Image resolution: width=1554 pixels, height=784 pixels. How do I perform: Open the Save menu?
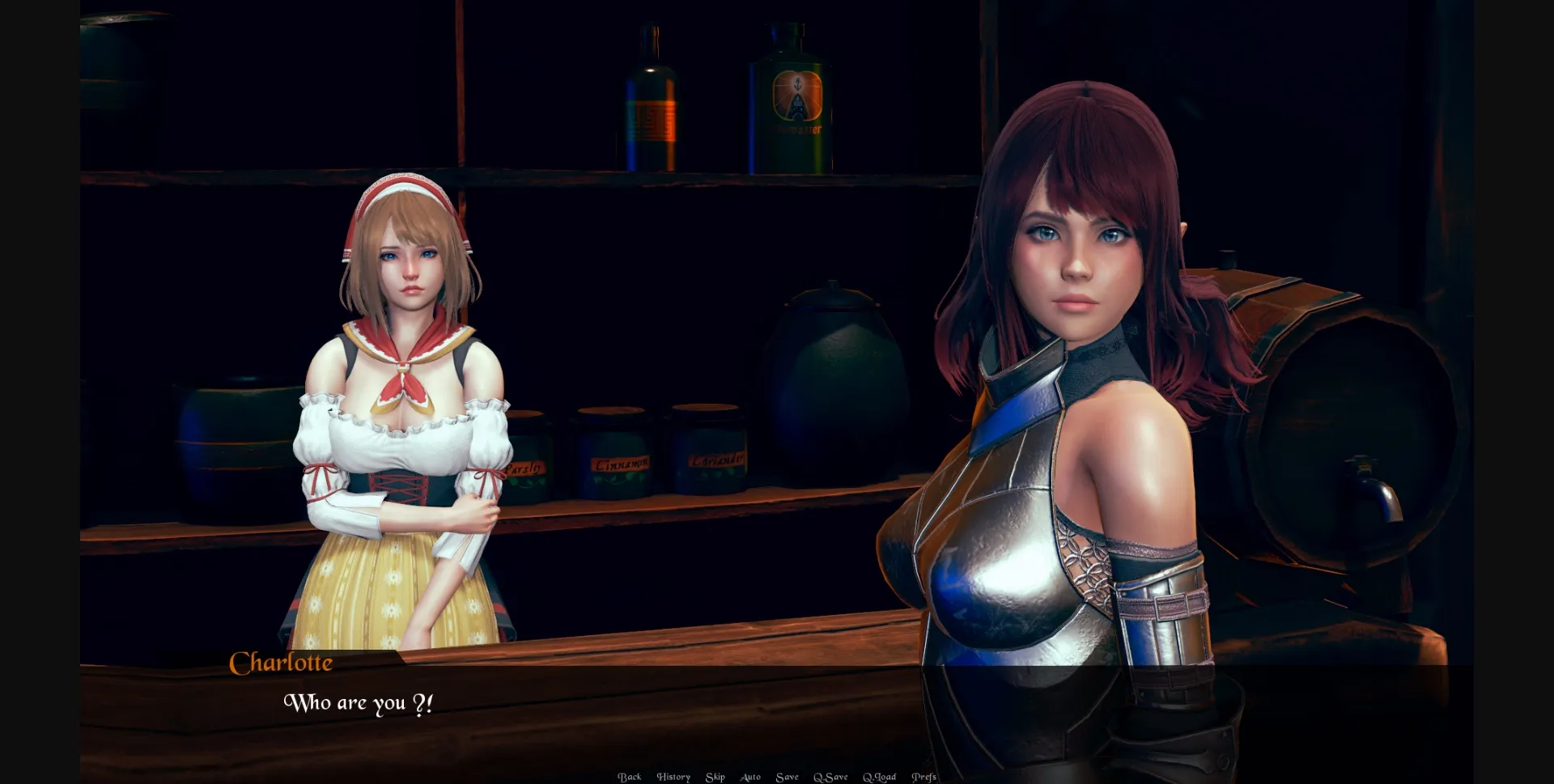click(787, 777)
